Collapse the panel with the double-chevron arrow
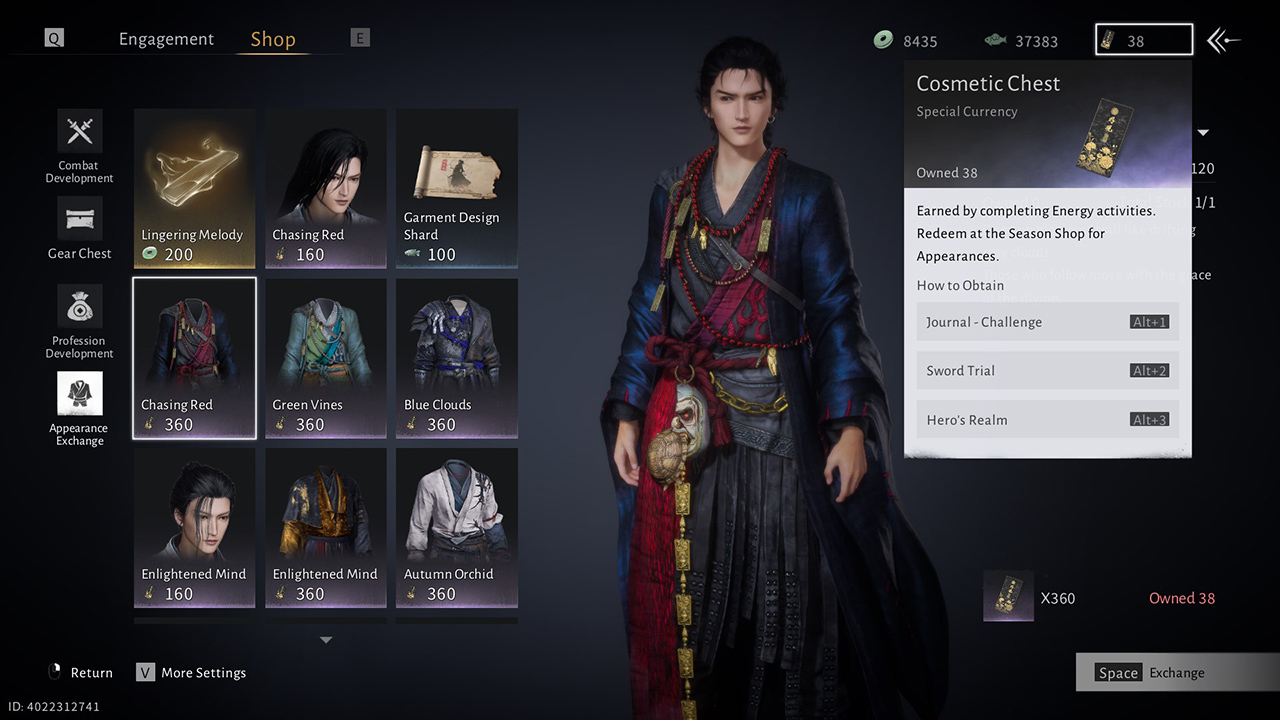Viewport: 1280px width, 720px height. (1224, 40)
